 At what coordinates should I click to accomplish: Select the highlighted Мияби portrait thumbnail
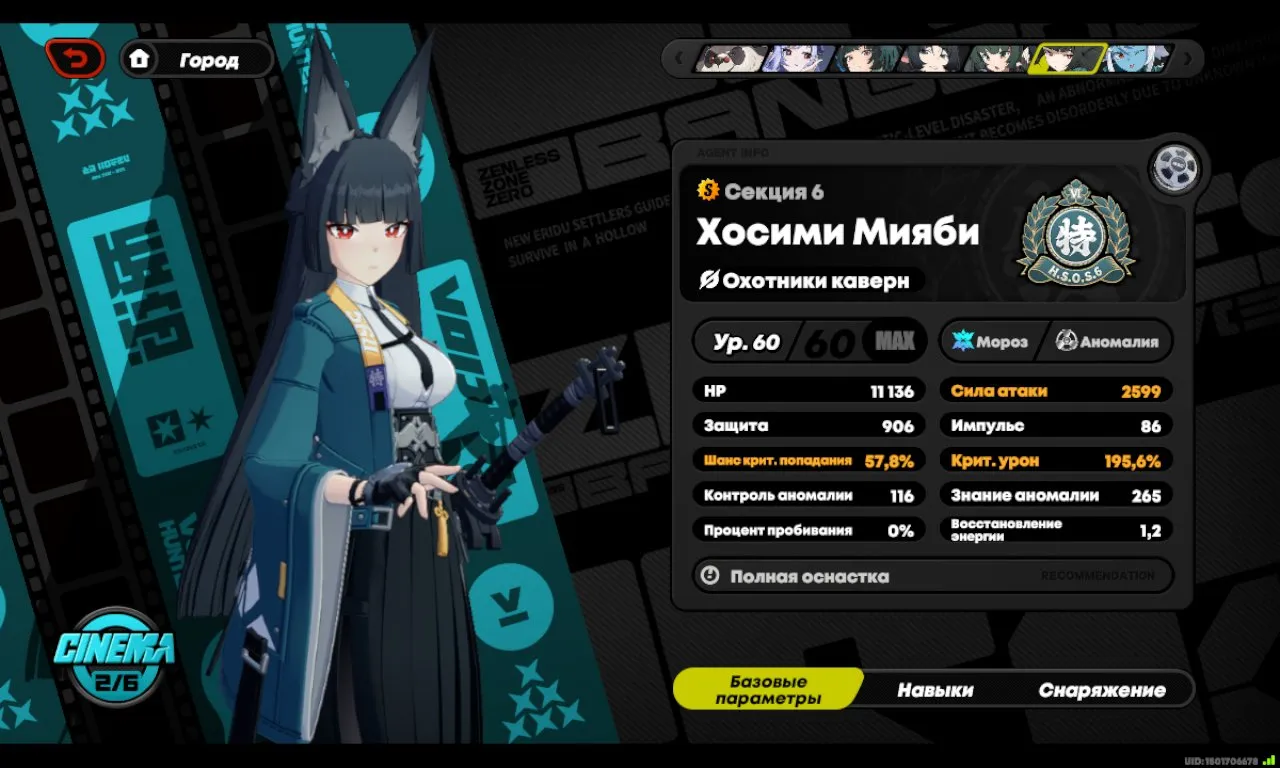pyautogui.click(x=1068, y=58)
